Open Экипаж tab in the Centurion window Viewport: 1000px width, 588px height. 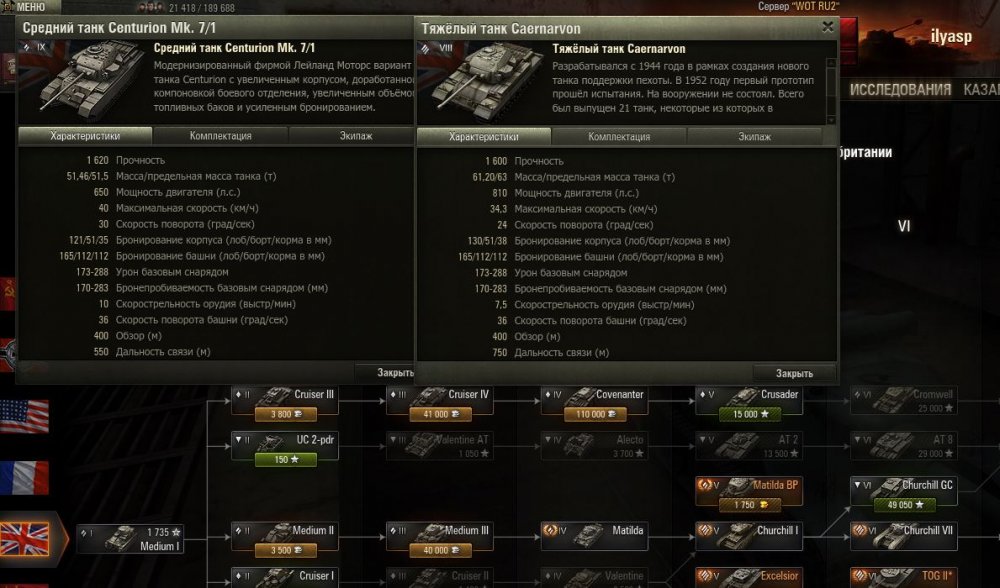pos(350,136)
